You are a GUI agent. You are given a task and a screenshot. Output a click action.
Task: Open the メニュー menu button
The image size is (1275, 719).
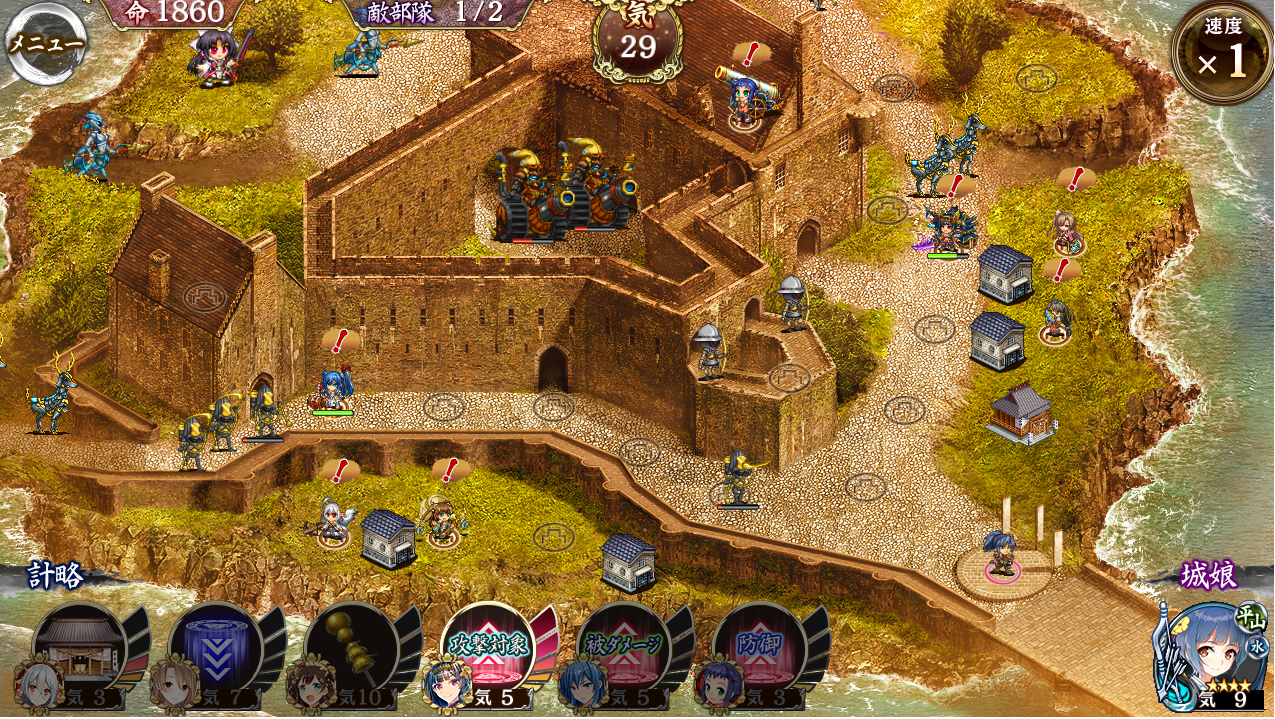click(x=46, y=45)
